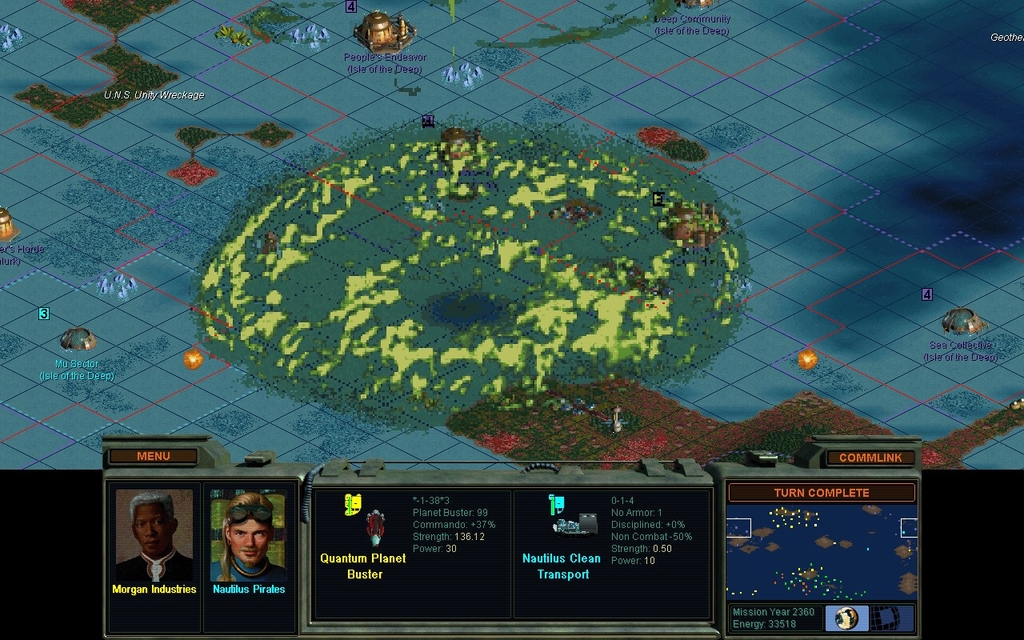The width and height of the screenshot is (1024, 640).
Task: Select the Nautilus Clean Transport unit
Action: pos(574,525)
